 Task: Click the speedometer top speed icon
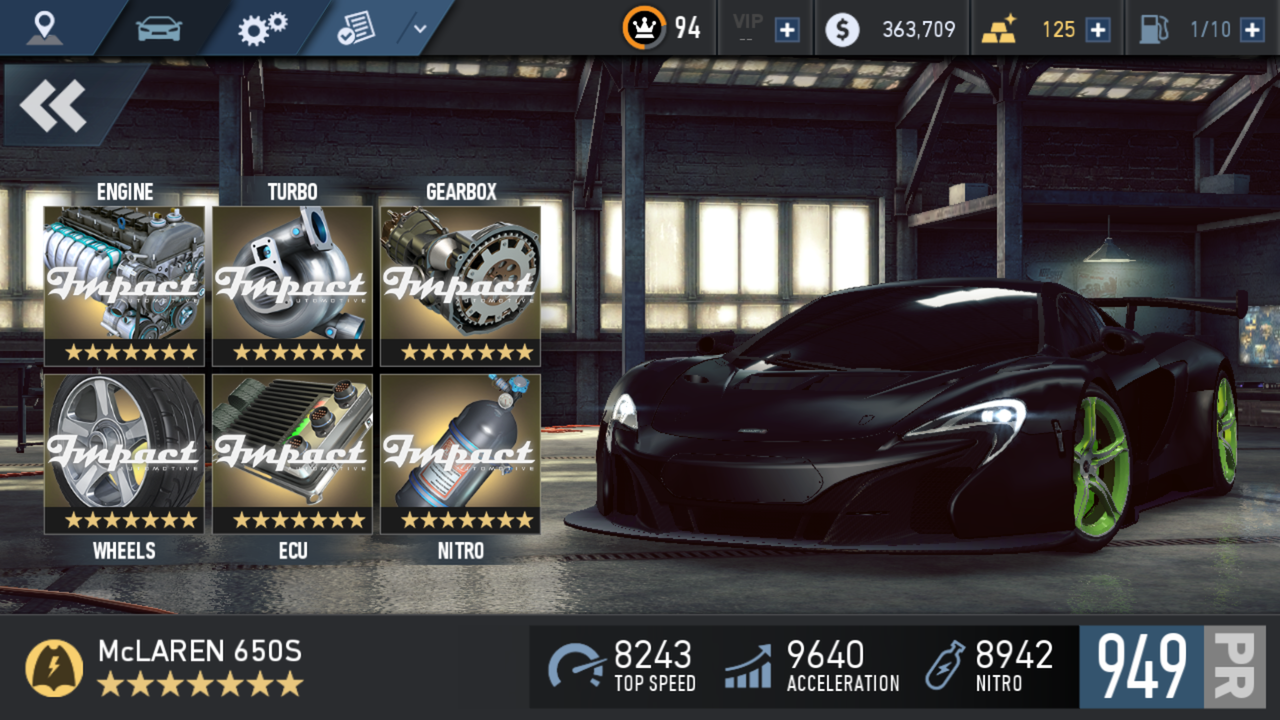[574, 666]
